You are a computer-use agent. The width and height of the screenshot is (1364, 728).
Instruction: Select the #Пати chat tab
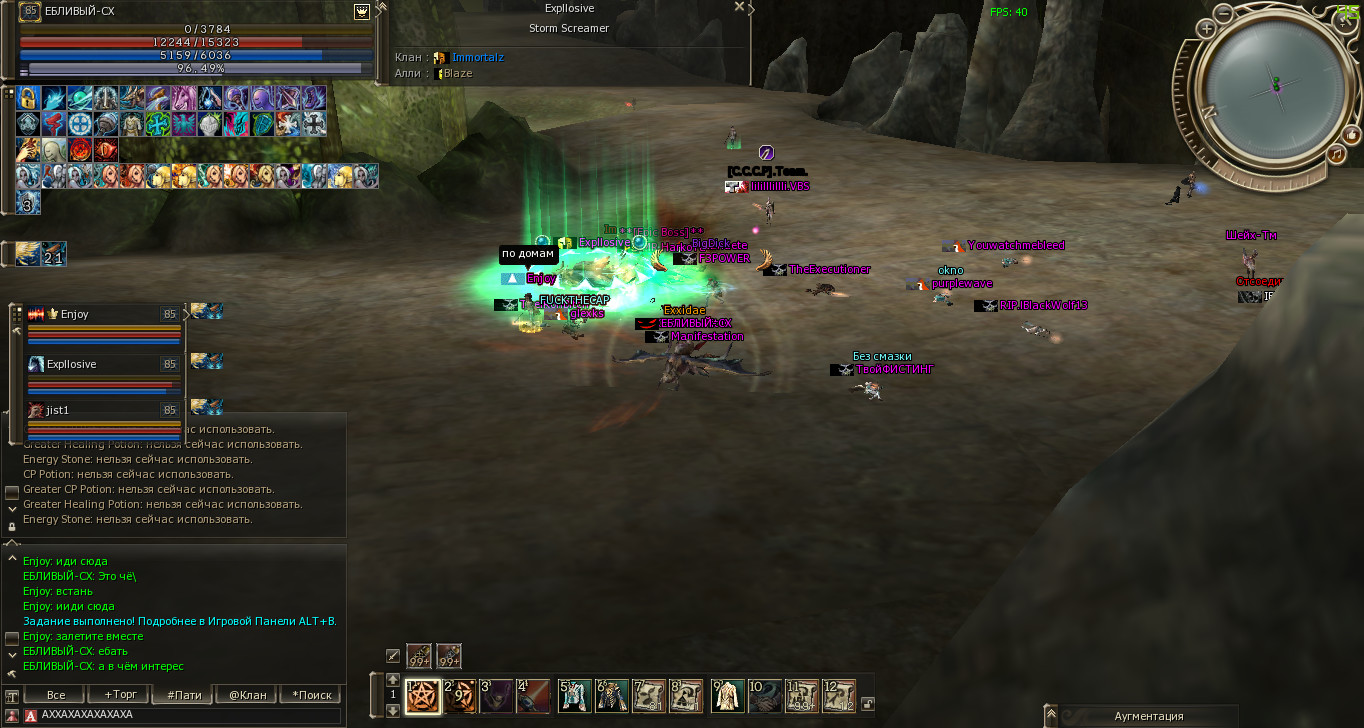click(x=184, y=695)
